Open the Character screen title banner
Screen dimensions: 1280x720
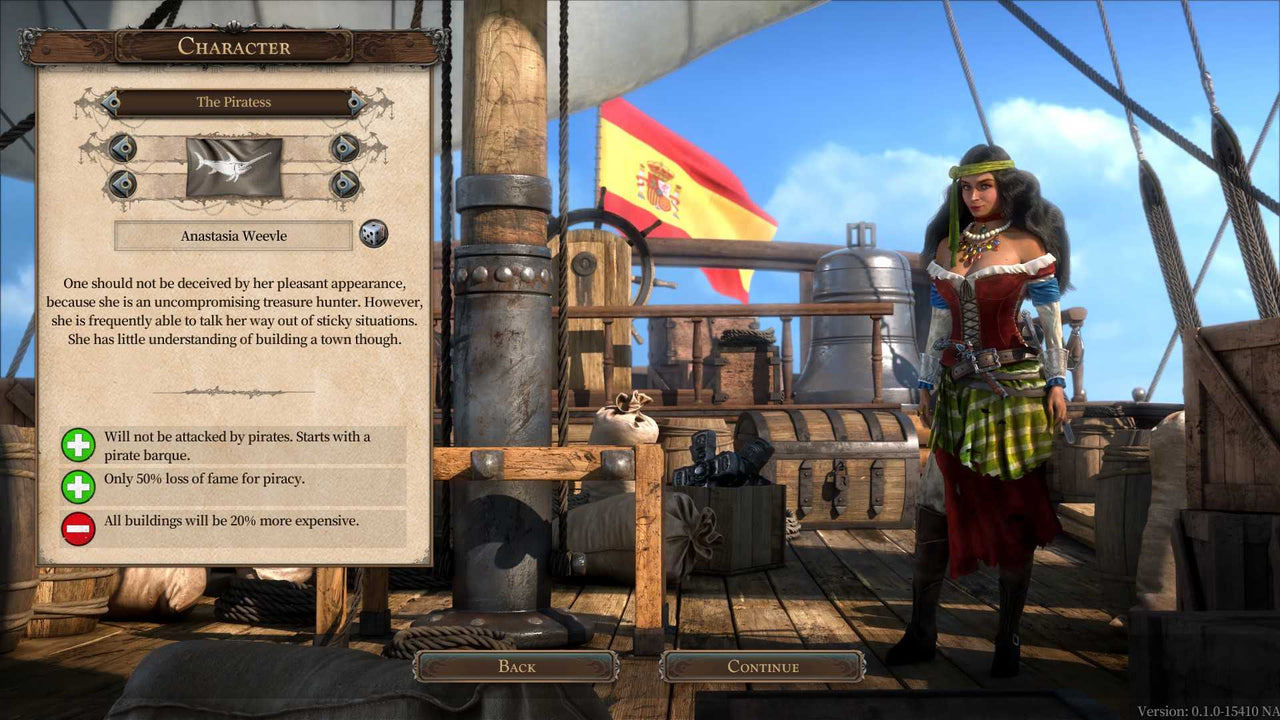click(x=234, y=46)
